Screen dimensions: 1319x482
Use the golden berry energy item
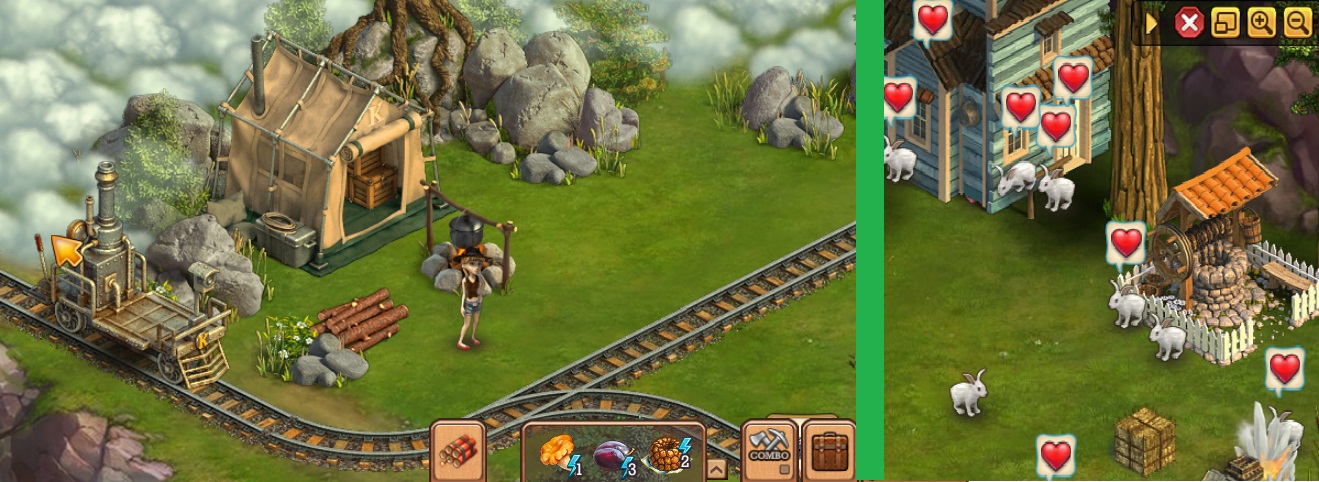tap(667, 453)
